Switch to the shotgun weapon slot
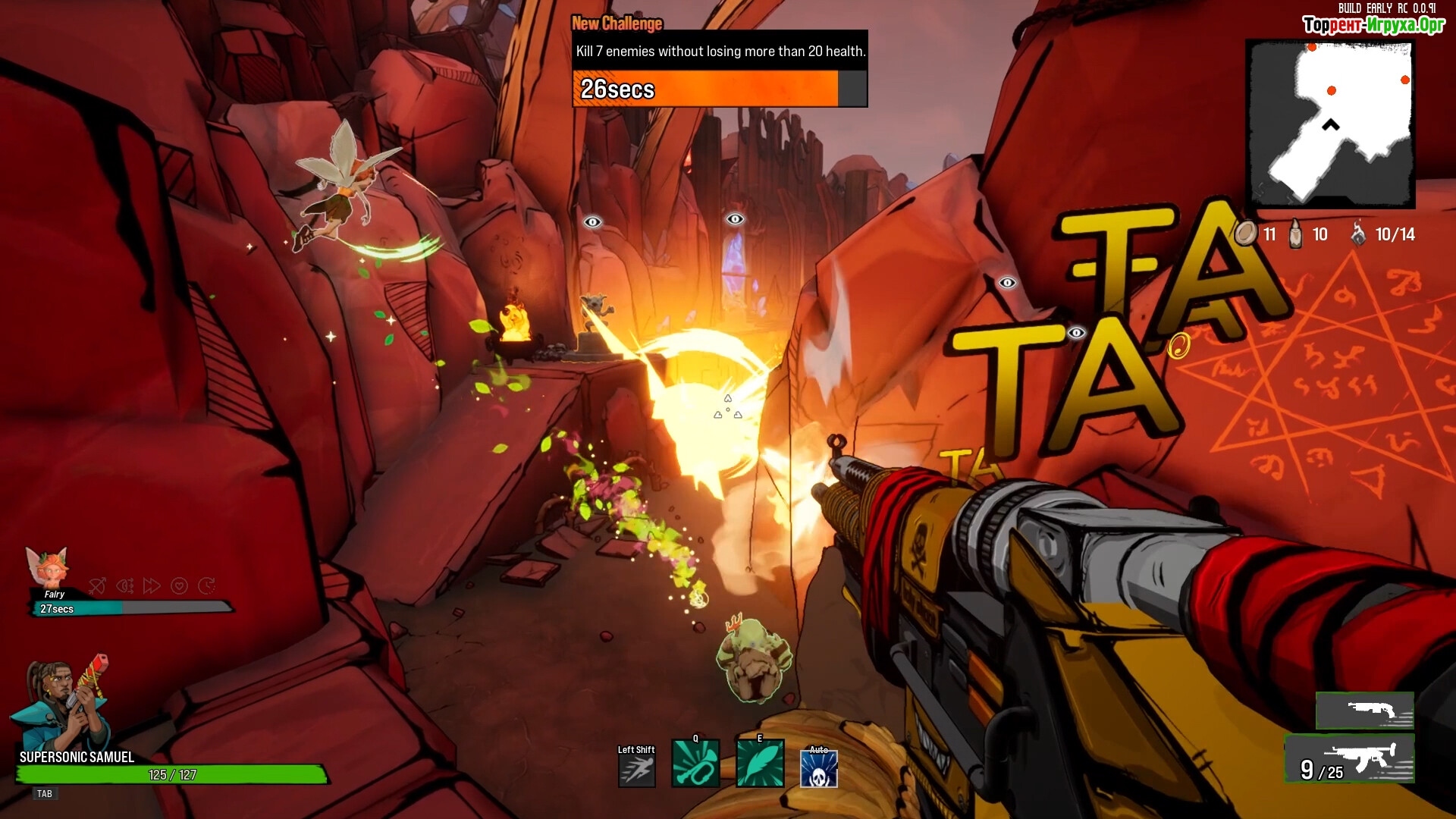The width and height of the screenshot is (1456, 819). point(1365,711)
